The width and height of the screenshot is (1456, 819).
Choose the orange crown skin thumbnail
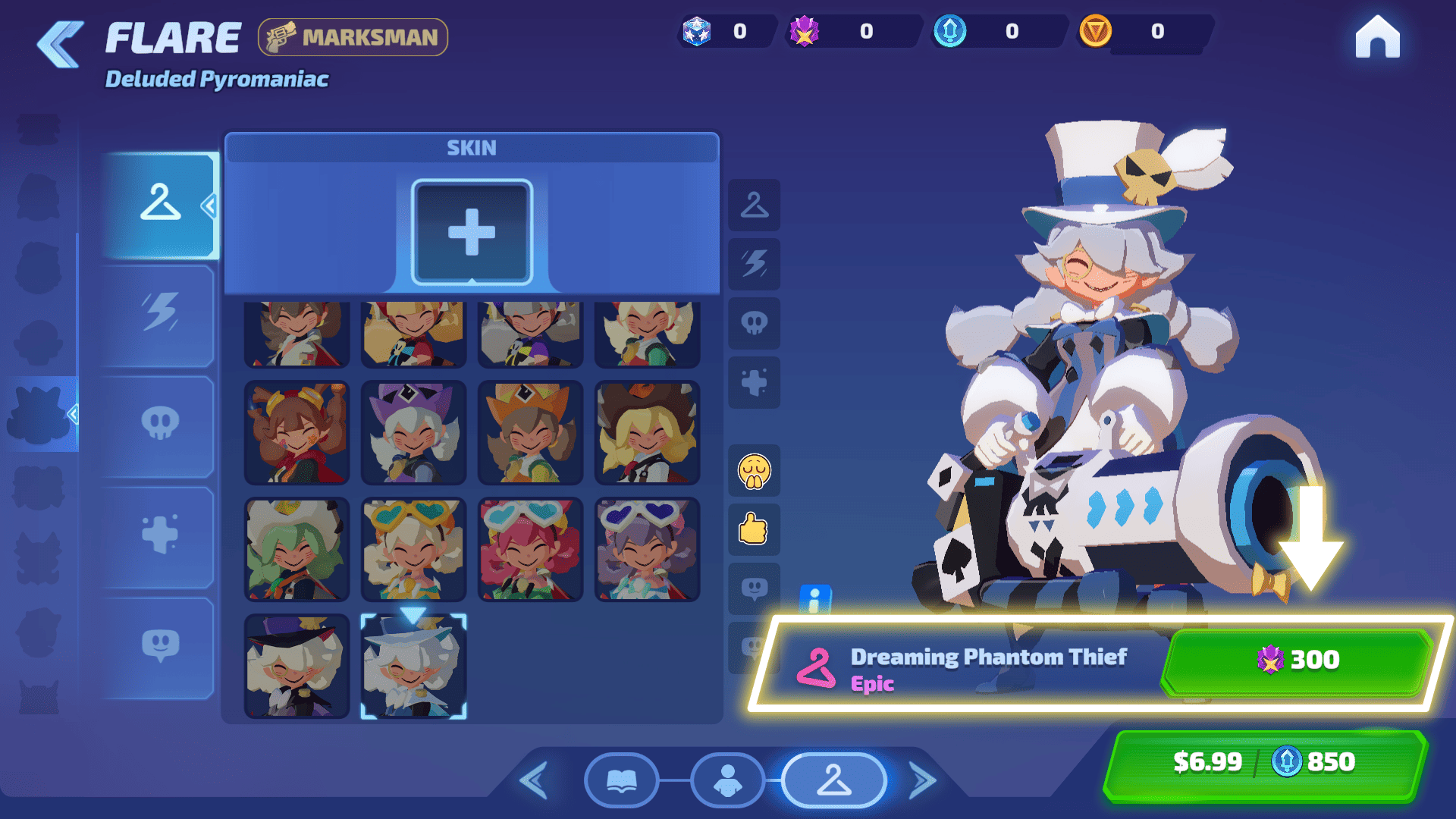[530, 433]
